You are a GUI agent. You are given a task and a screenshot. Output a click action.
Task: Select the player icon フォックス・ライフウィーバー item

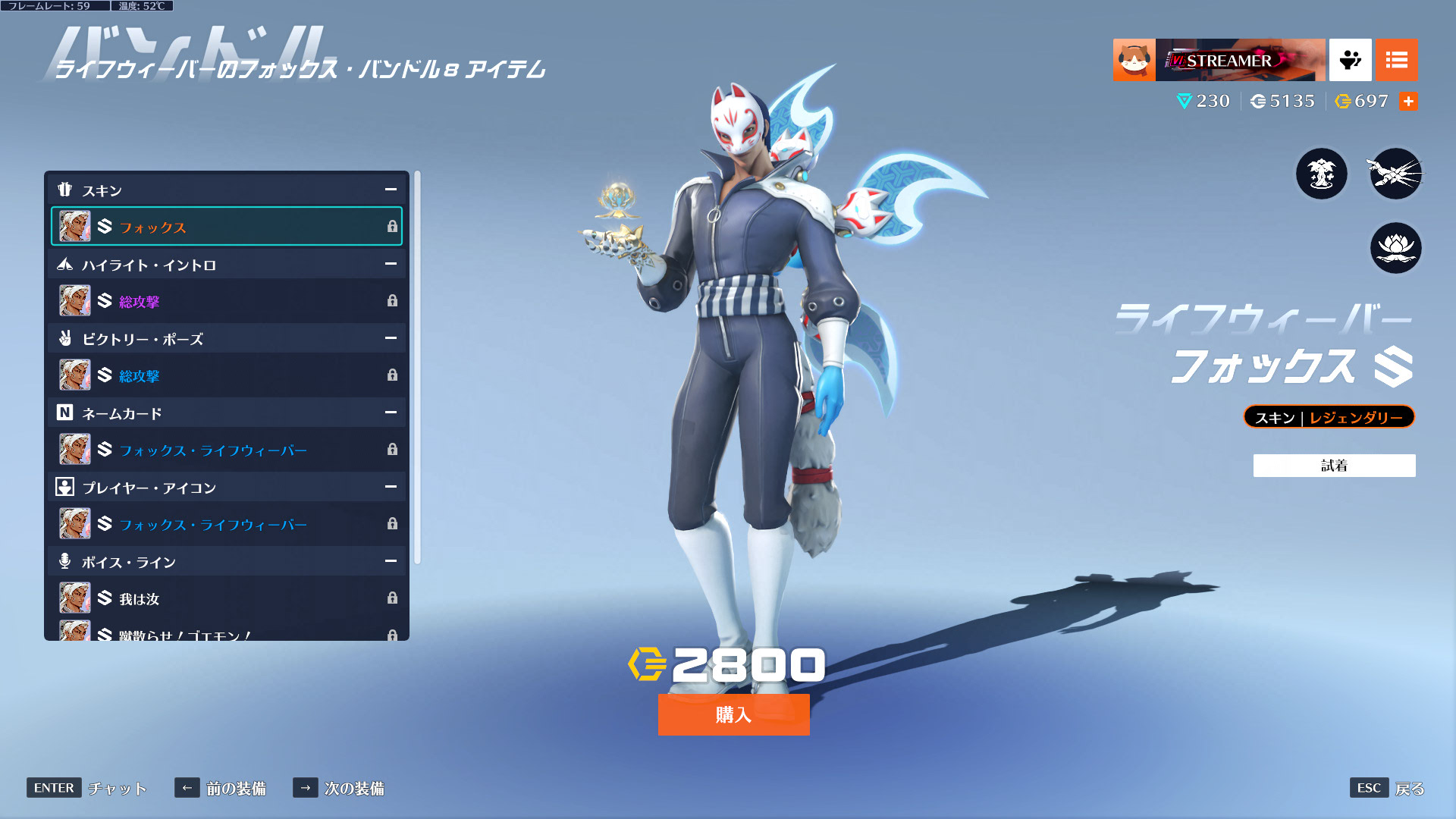tap(226, 524)
